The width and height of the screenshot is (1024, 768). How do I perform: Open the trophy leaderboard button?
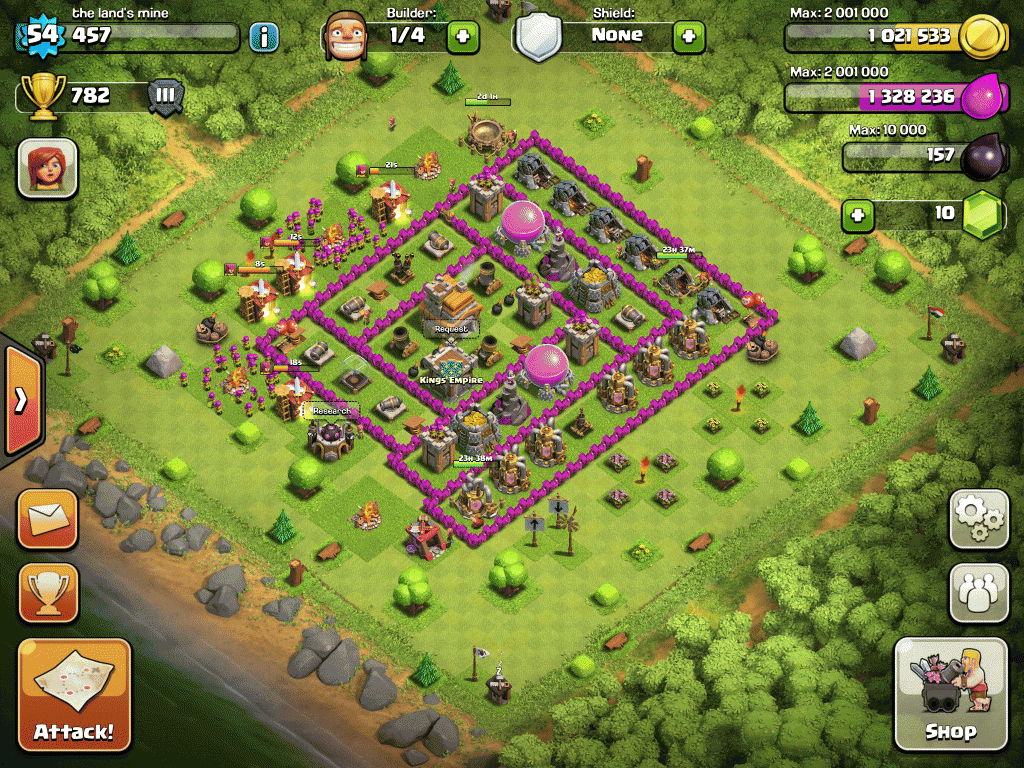coord(47,593)
